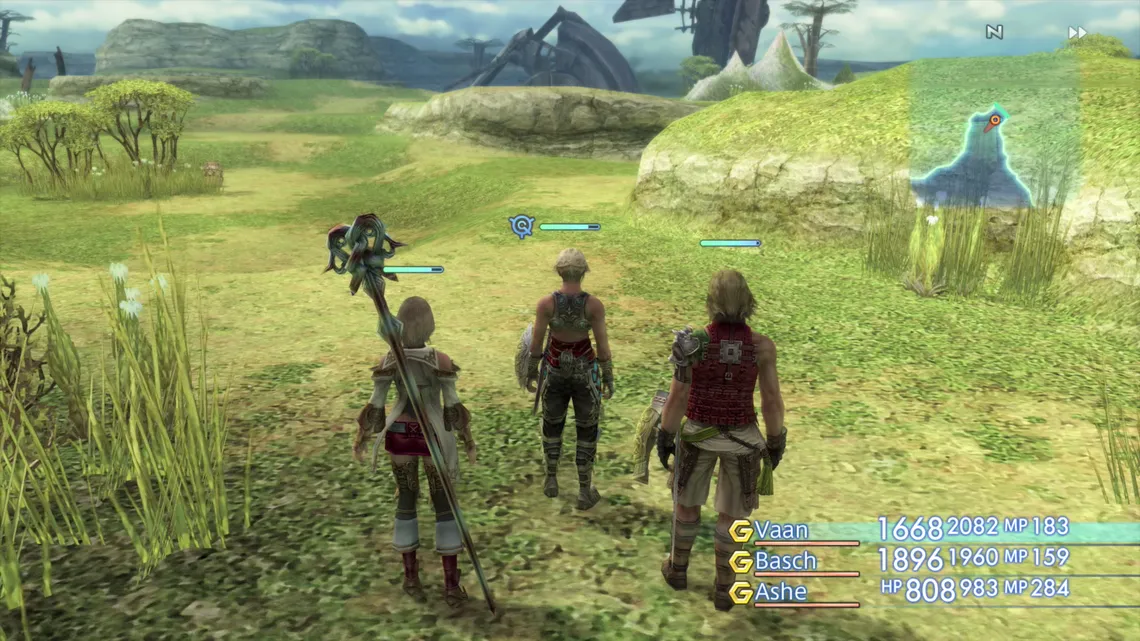Select Vaan in the party list
The width and height of the screenshot is (1140, 641).
pyautogui.click(x=782, y=530)
